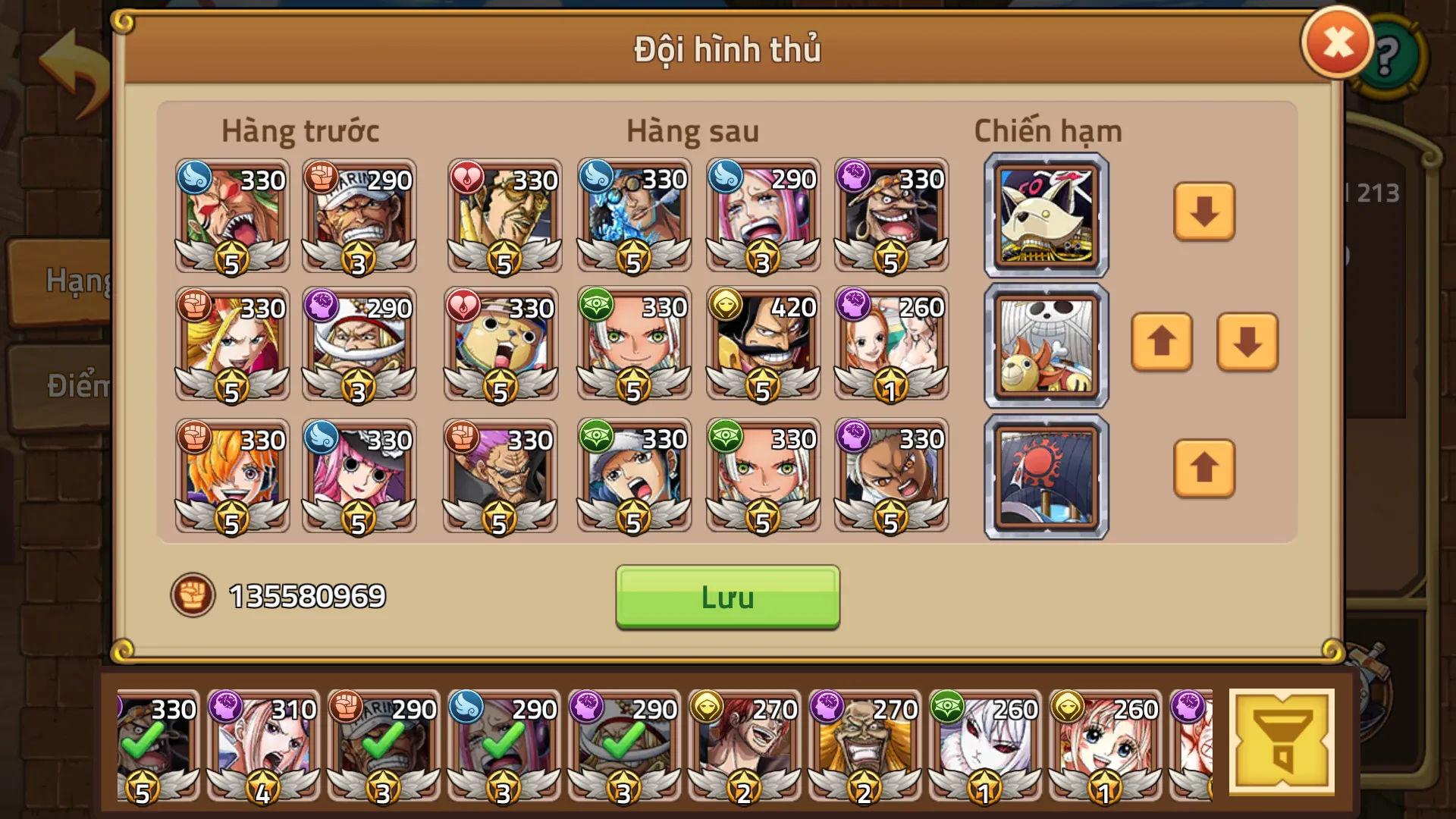Open the hero filter funnel icon
The height and width of the screenshot is (819, 1456).
1282,741
